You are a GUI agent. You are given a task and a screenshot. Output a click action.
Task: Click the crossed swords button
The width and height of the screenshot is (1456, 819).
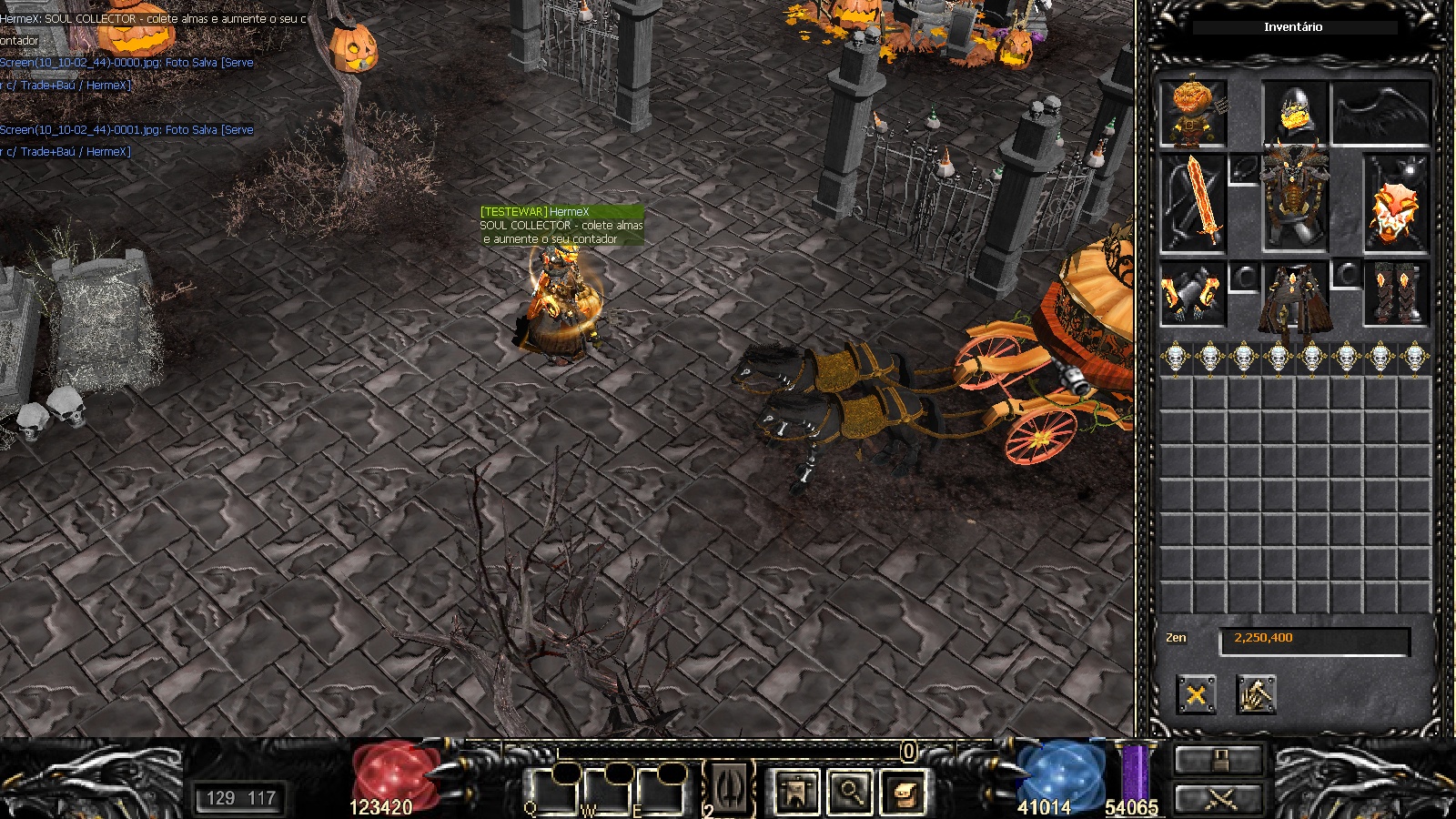[1219, 799]
